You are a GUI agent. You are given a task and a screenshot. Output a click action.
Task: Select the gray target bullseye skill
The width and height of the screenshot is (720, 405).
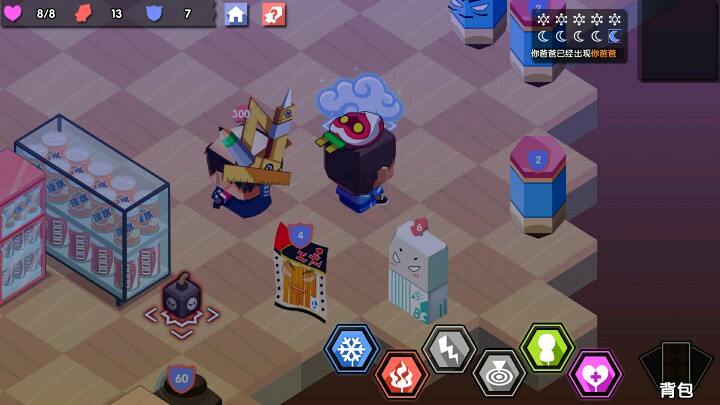coord(498,373)
